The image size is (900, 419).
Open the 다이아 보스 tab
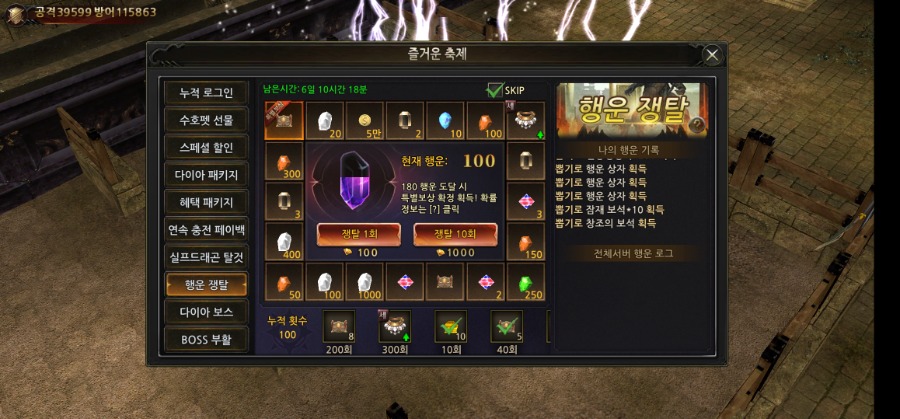[206, 312]
